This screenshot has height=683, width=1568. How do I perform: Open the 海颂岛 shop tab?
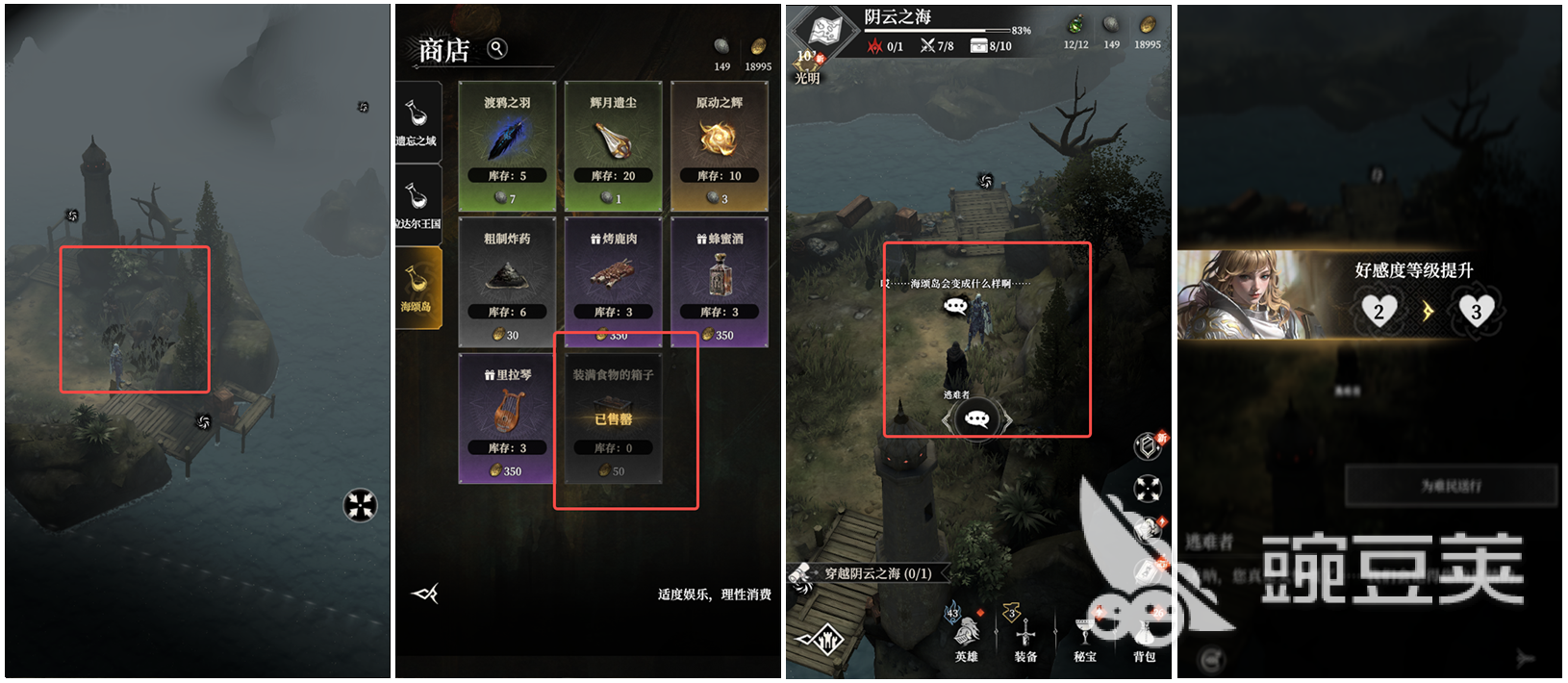(x=417, y=287)
